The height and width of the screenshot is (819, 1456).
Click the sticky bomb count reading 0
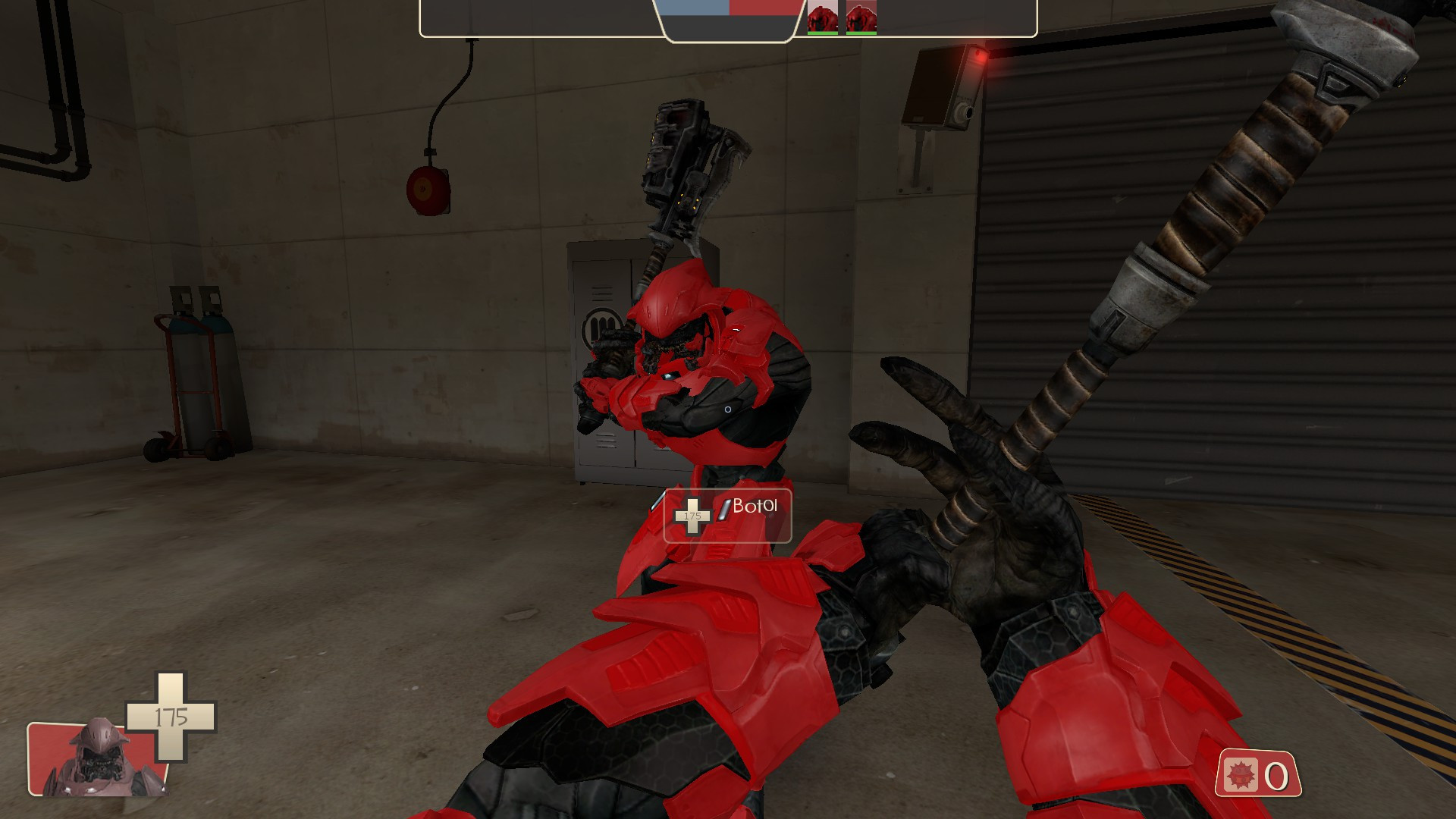pos(1277,776)
